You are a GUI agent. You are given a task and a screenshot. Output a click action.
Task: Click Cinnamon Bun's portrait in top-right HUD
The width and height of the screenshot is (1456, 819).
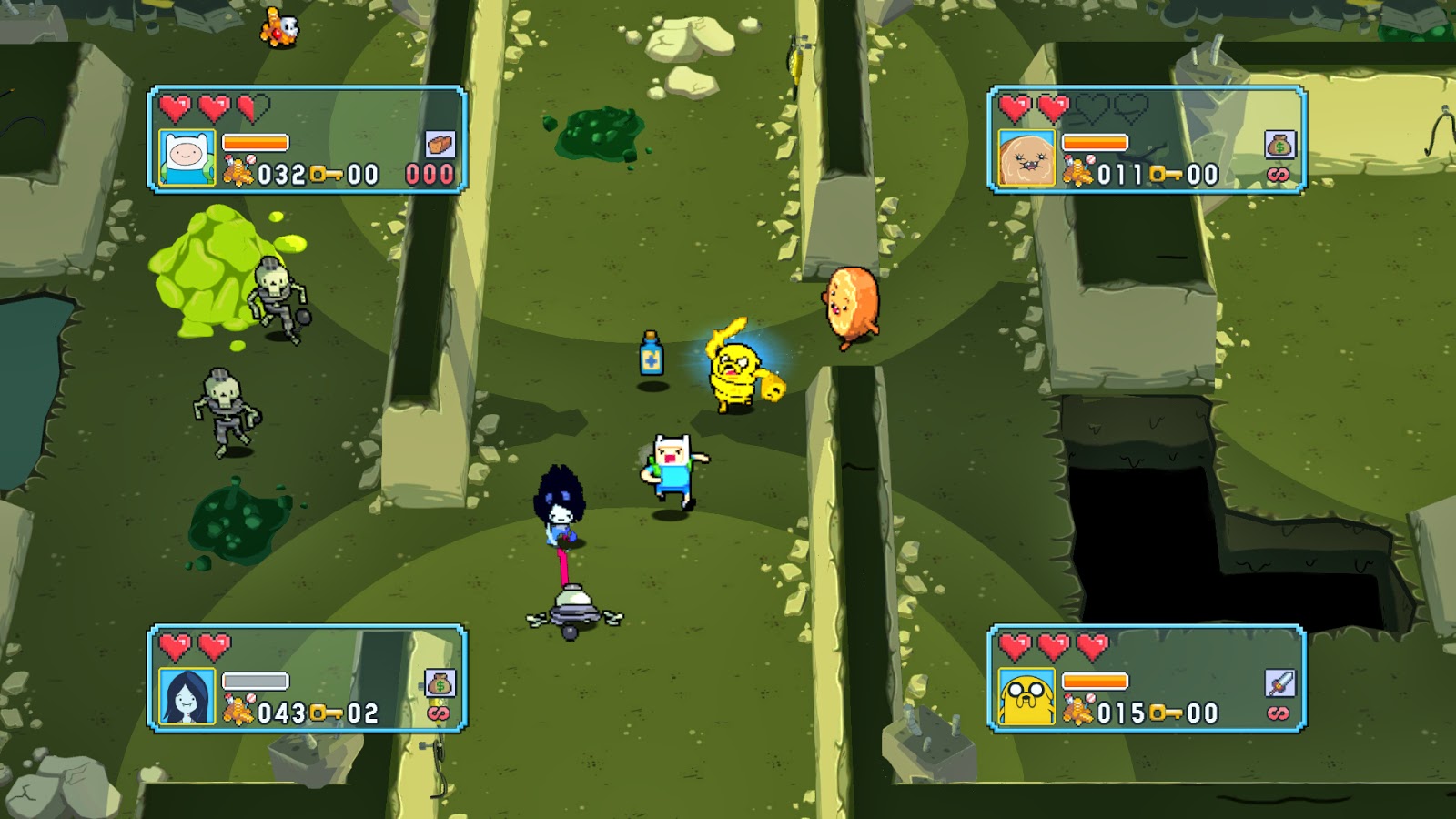click(1027, 158)
